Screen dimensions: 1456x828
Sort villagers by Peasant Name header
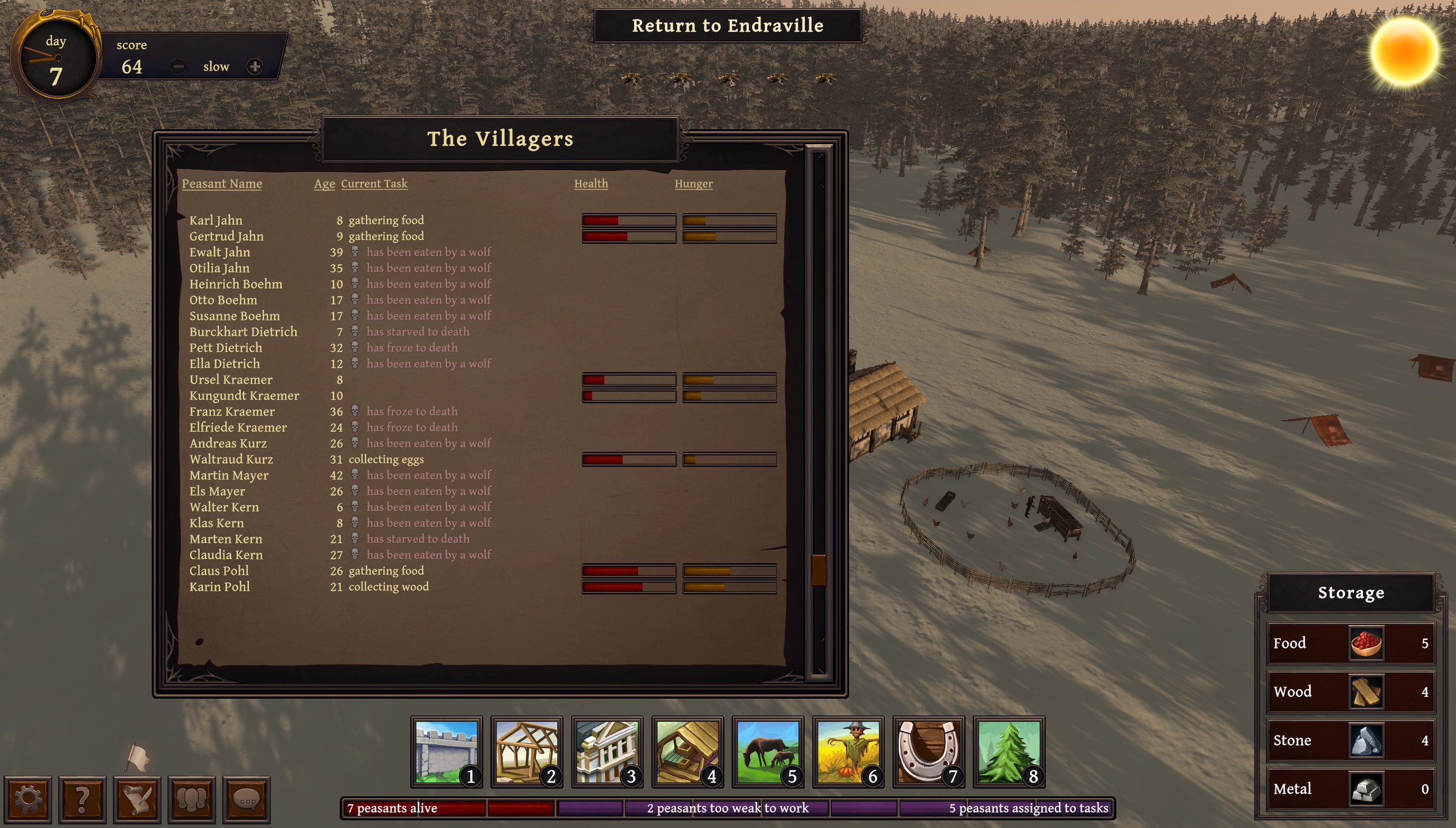(222, 183)
